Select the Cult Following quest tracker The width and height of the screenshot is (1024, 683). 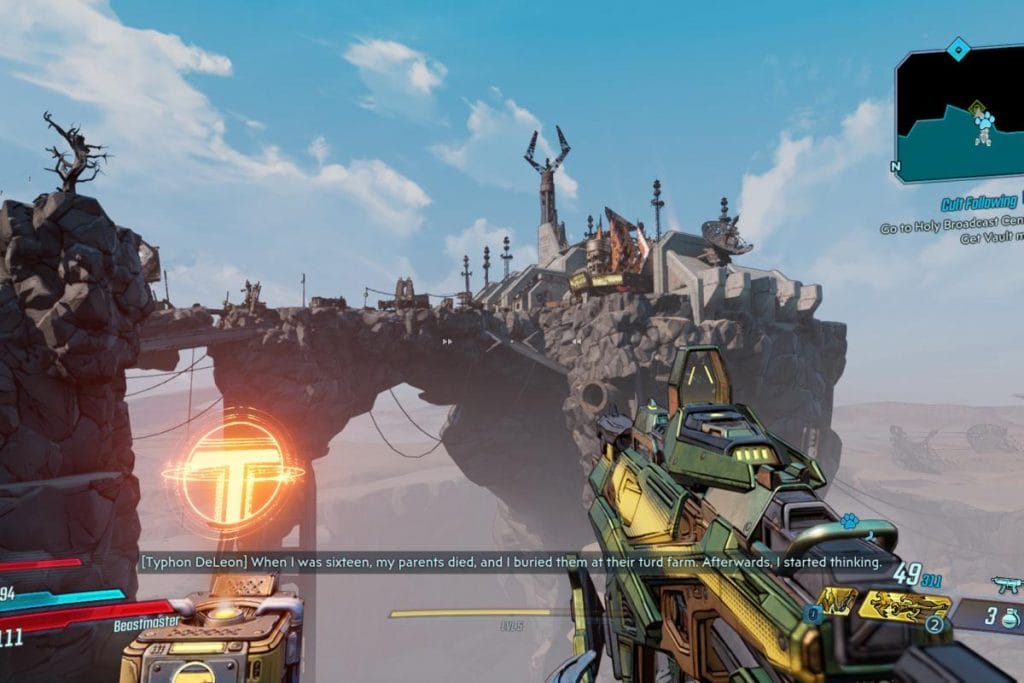[x=978, y=203]
